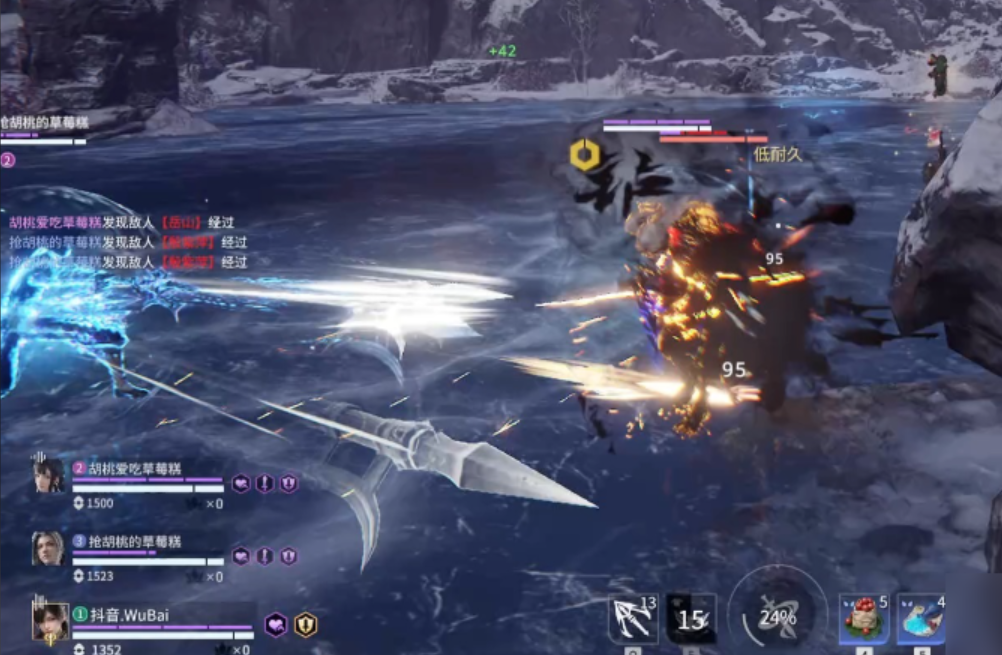This screenshot has width=1002, height=655.
Task: Select the grappling hook item slot
Action: pos(632,620)
